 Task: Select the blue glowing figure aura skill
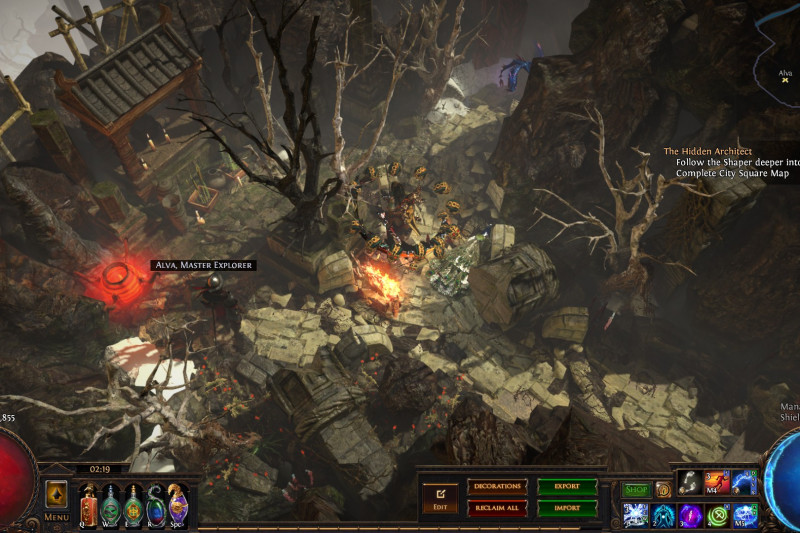[x=663, y=514]
